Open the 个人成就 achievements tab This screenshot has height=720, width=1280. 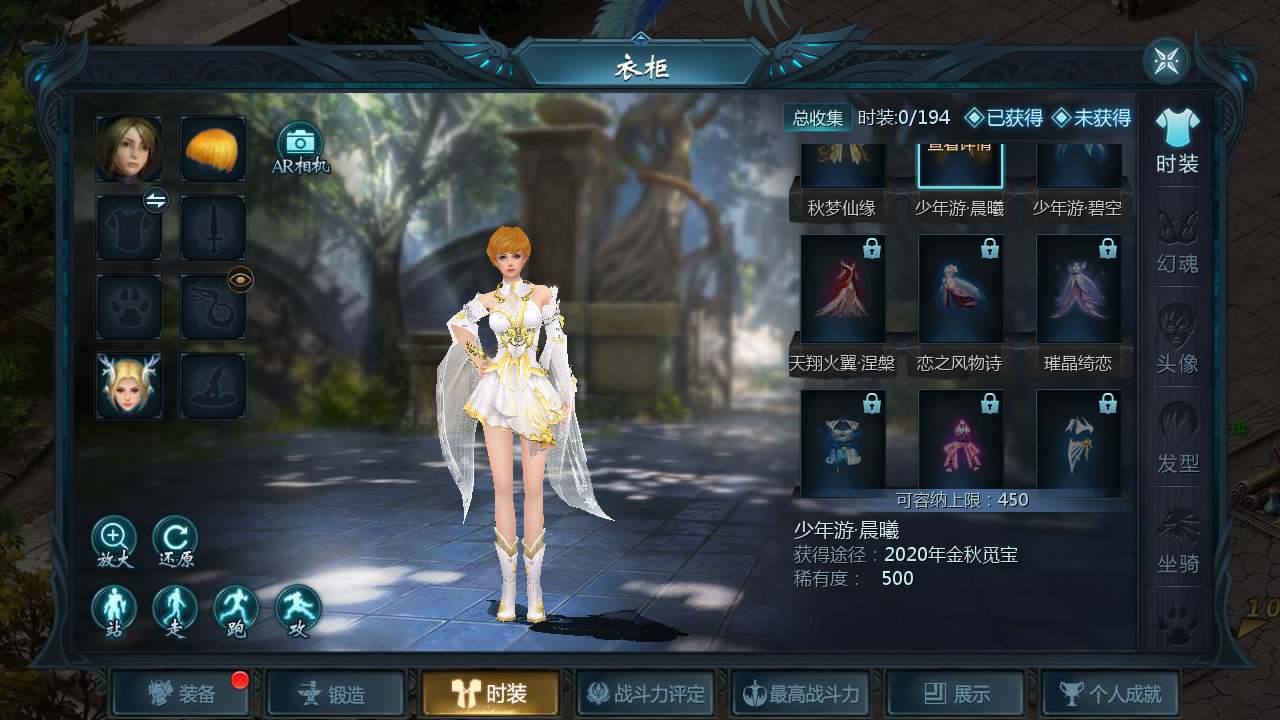1110,693
